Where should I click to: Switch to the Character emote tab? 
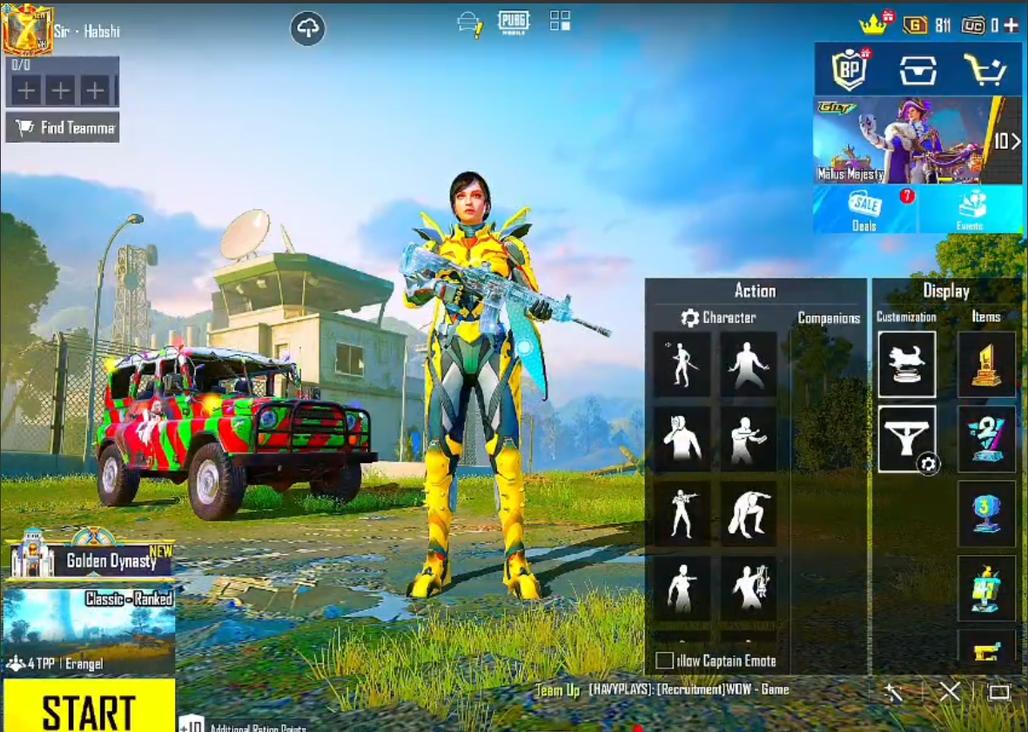pos(718,318)
